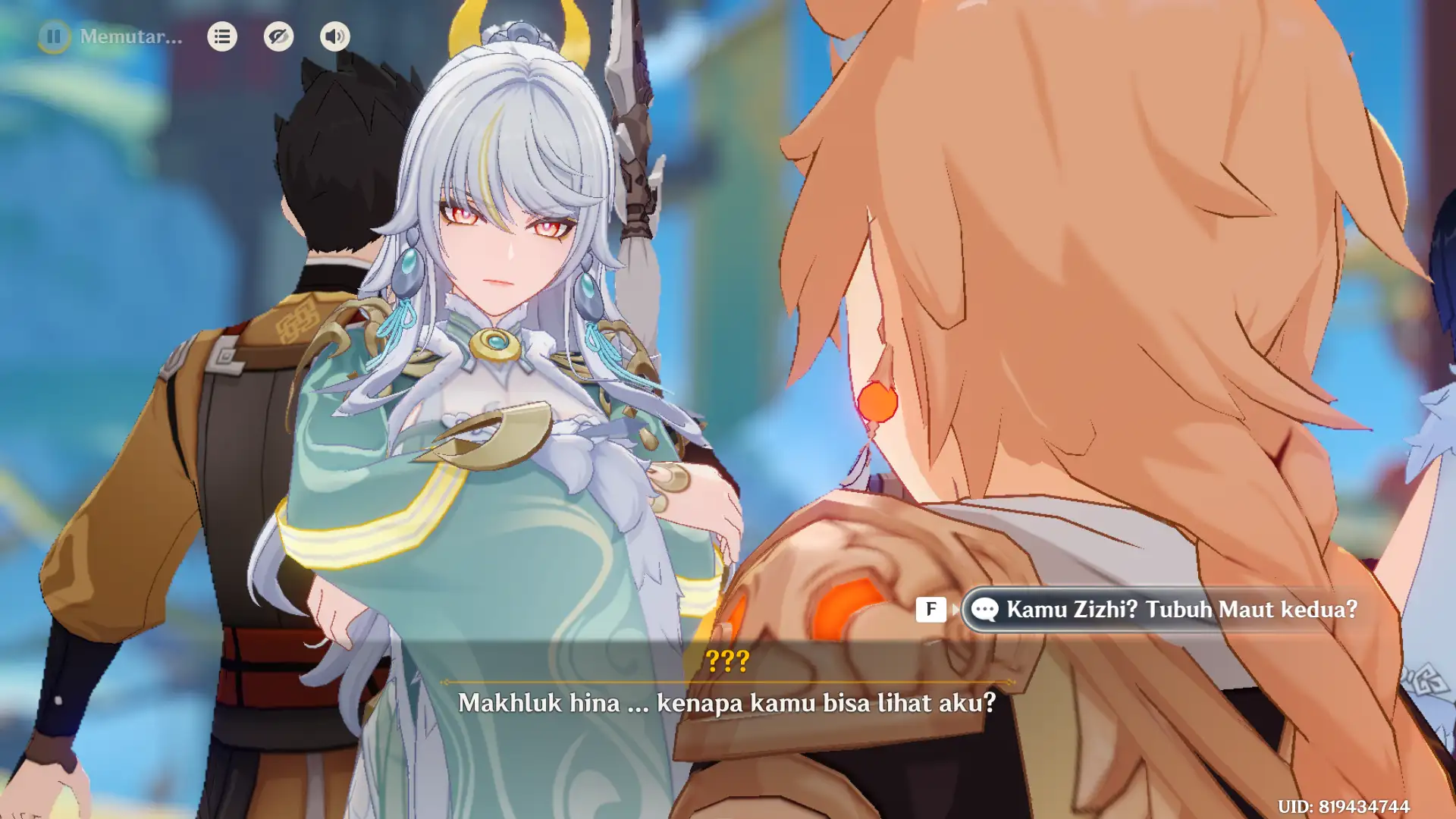Pause the auto-playing dialogue

tap(54, 36)
